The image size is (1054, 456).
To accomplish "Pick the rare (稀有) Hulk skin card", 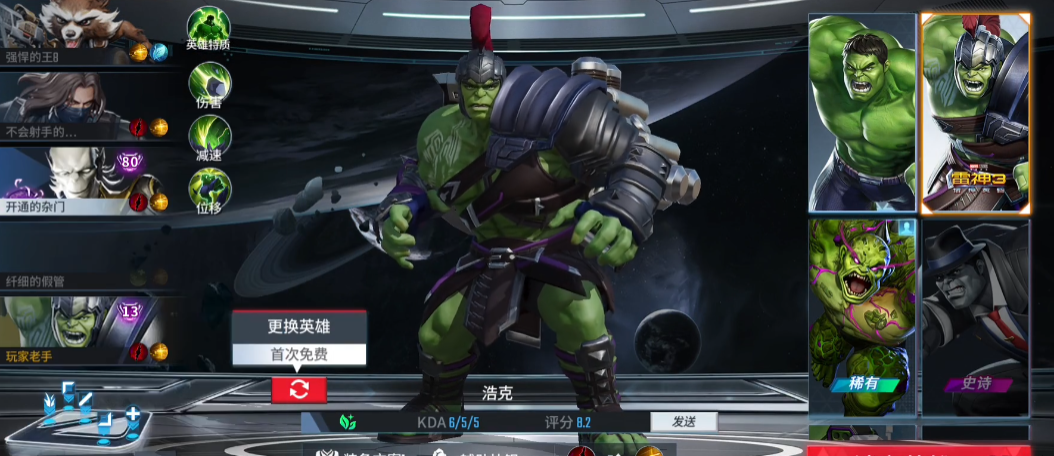I will pos(862,317).
